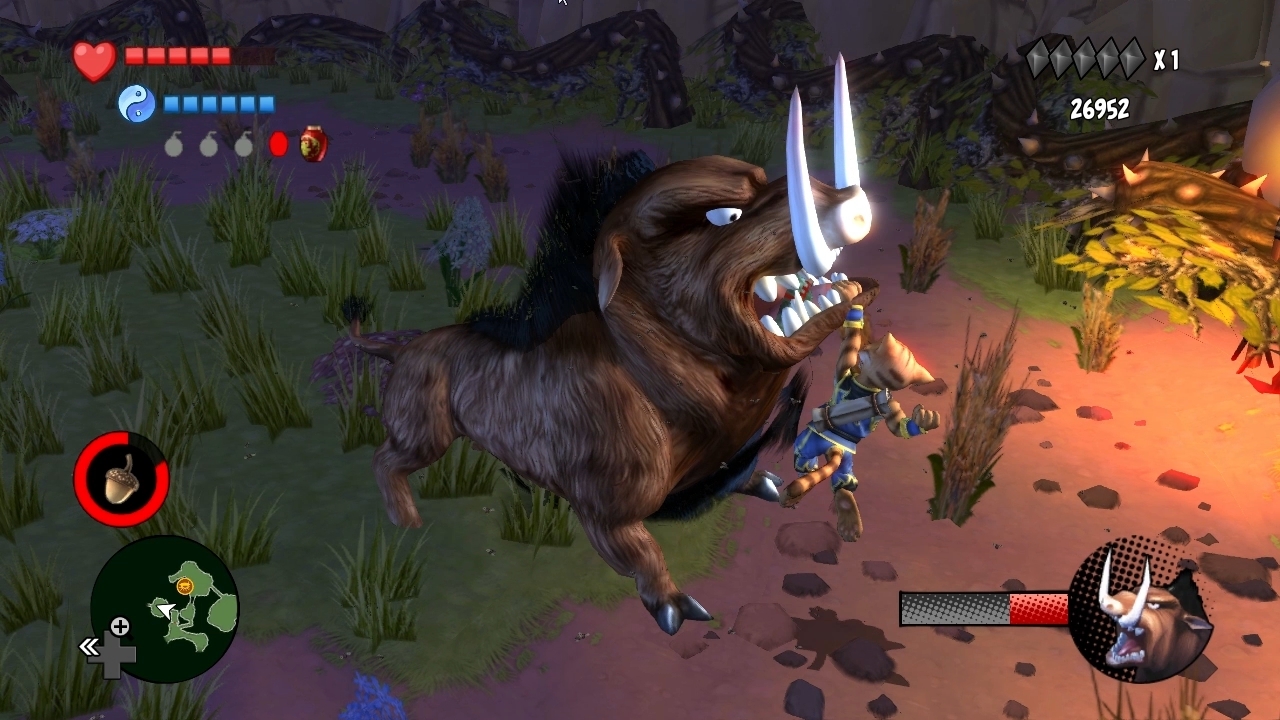Select the red bomb icon
Image resolution: width=1280 pixels, height=720 pixels.
coord(279,144)
